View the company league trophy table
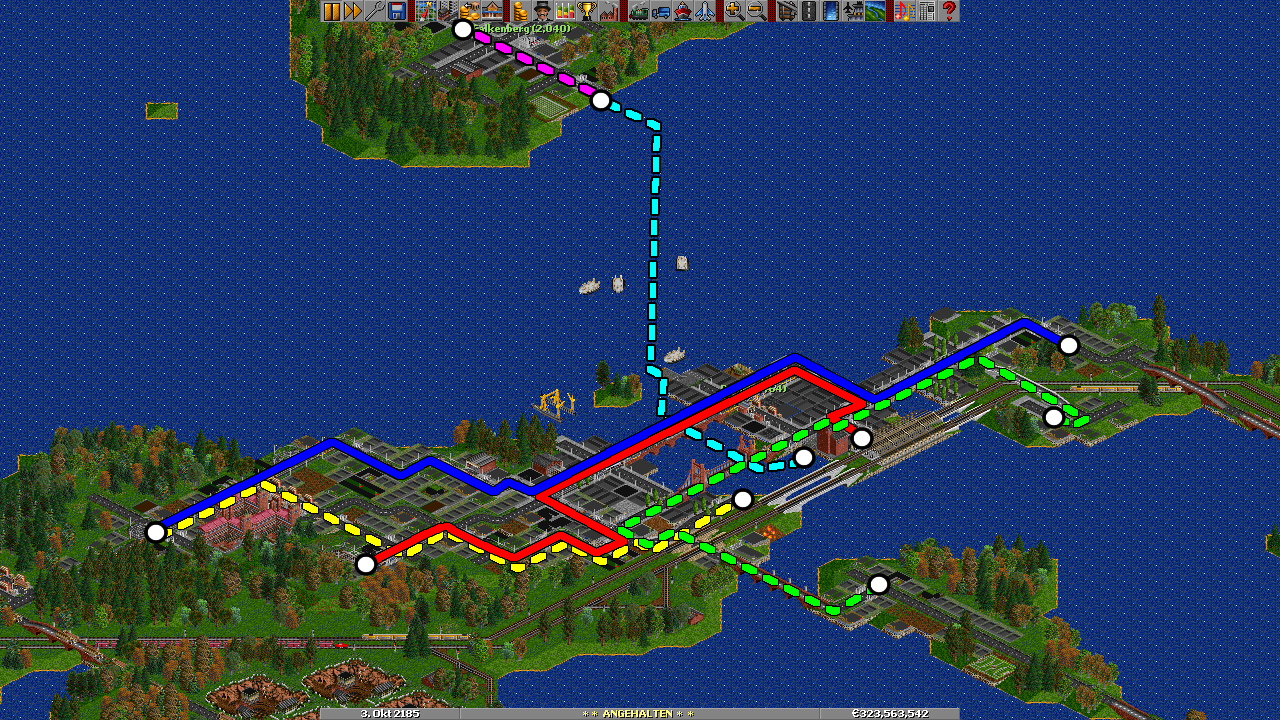This screenshot has width=1280, height=720. point(587,11)
